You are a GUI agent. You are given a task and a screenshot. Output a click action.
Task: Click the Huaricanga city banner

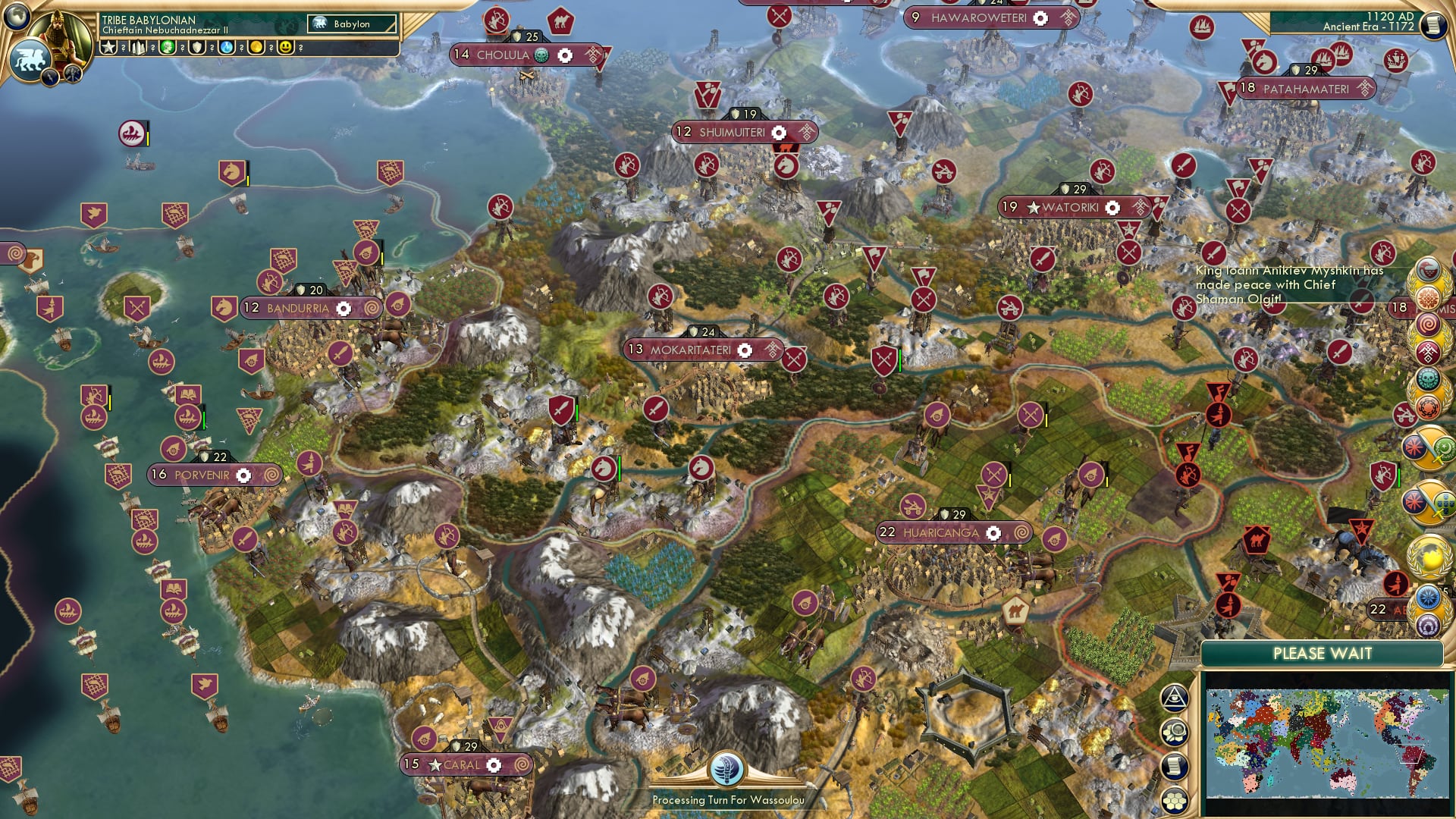(x=955, y=533)
